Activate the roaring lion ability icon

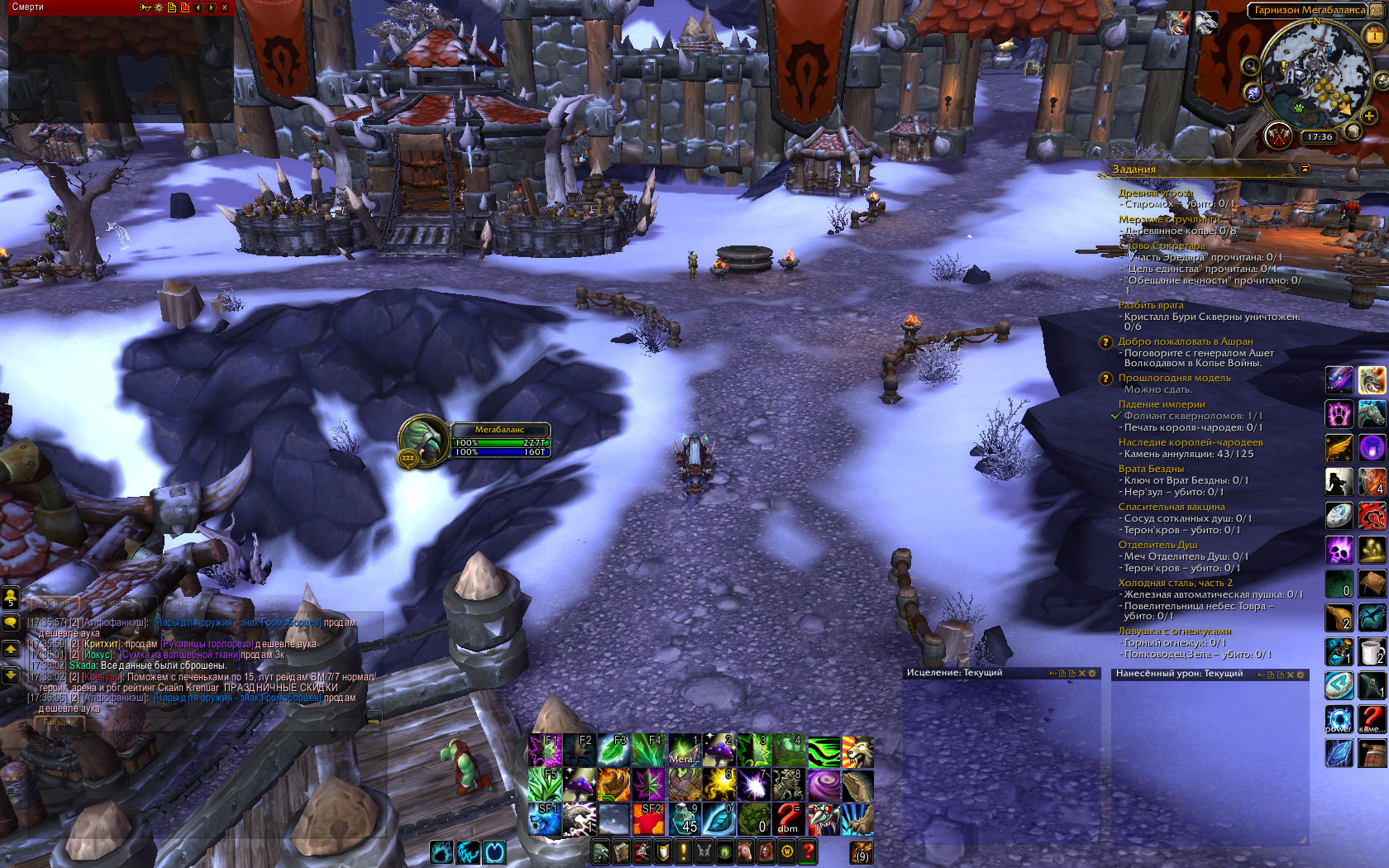(858, 751)
